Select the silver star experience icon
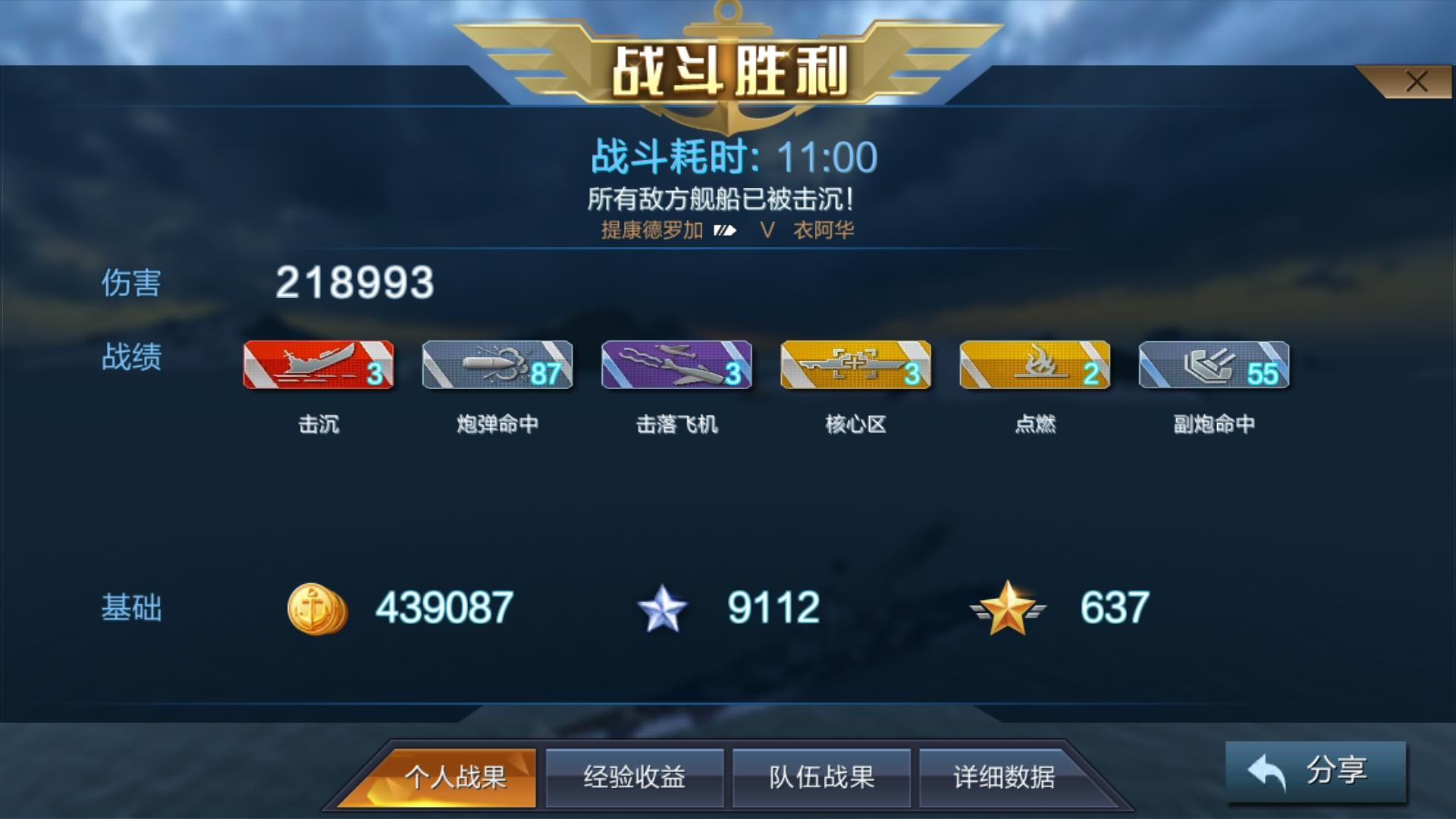Screen dimensions: 1456x819 click(x=661, y=606)
